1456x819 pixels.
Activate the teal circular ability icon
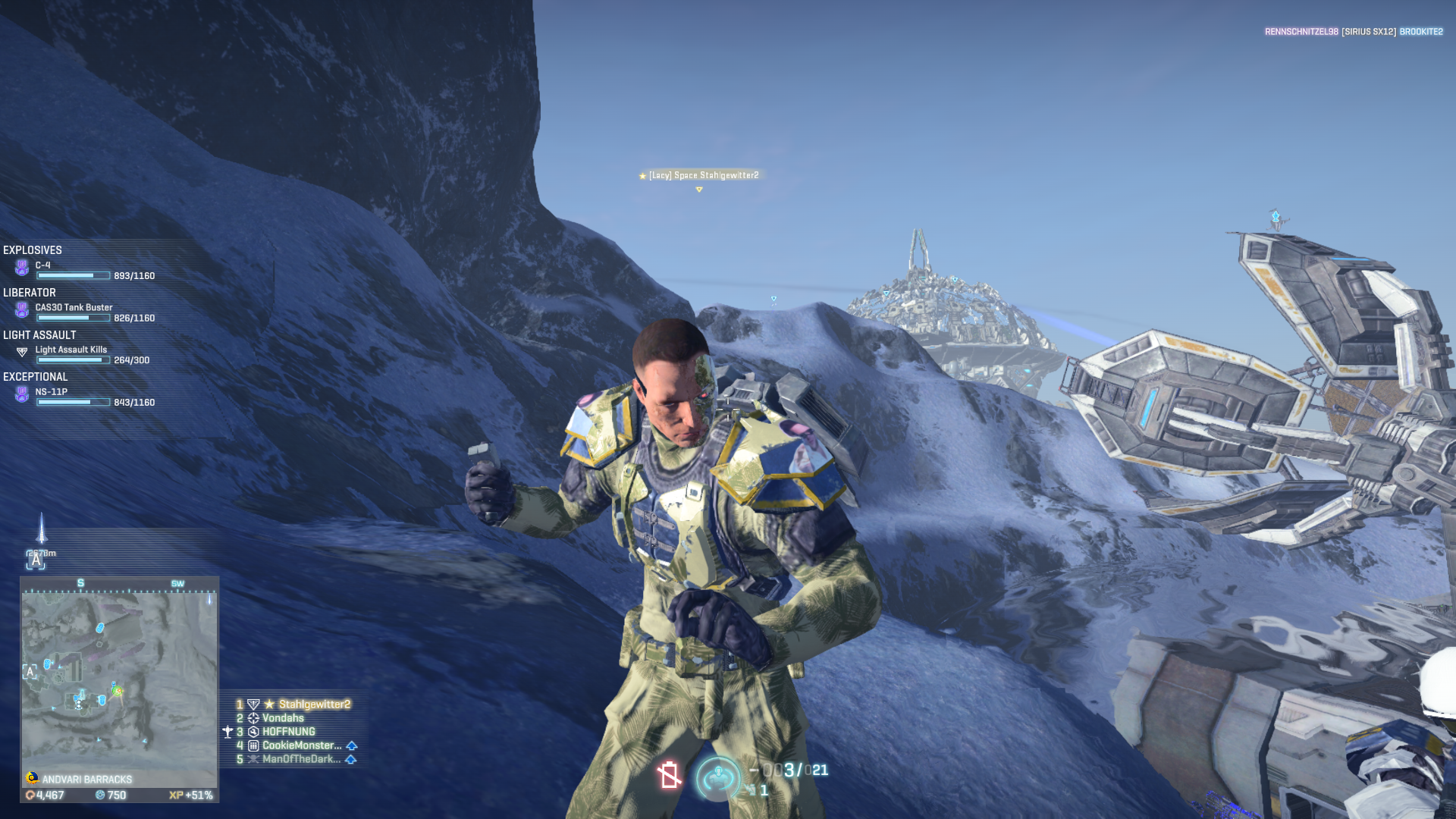pos(717,777)
